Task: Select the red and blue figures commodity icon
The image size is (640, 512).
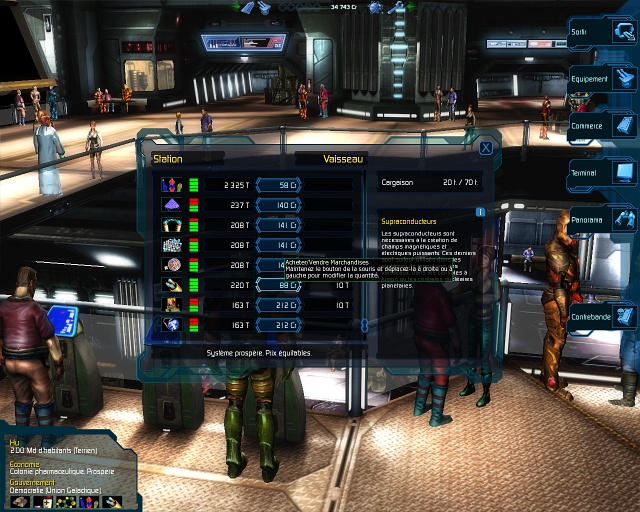Action: (x=171, y=184)
